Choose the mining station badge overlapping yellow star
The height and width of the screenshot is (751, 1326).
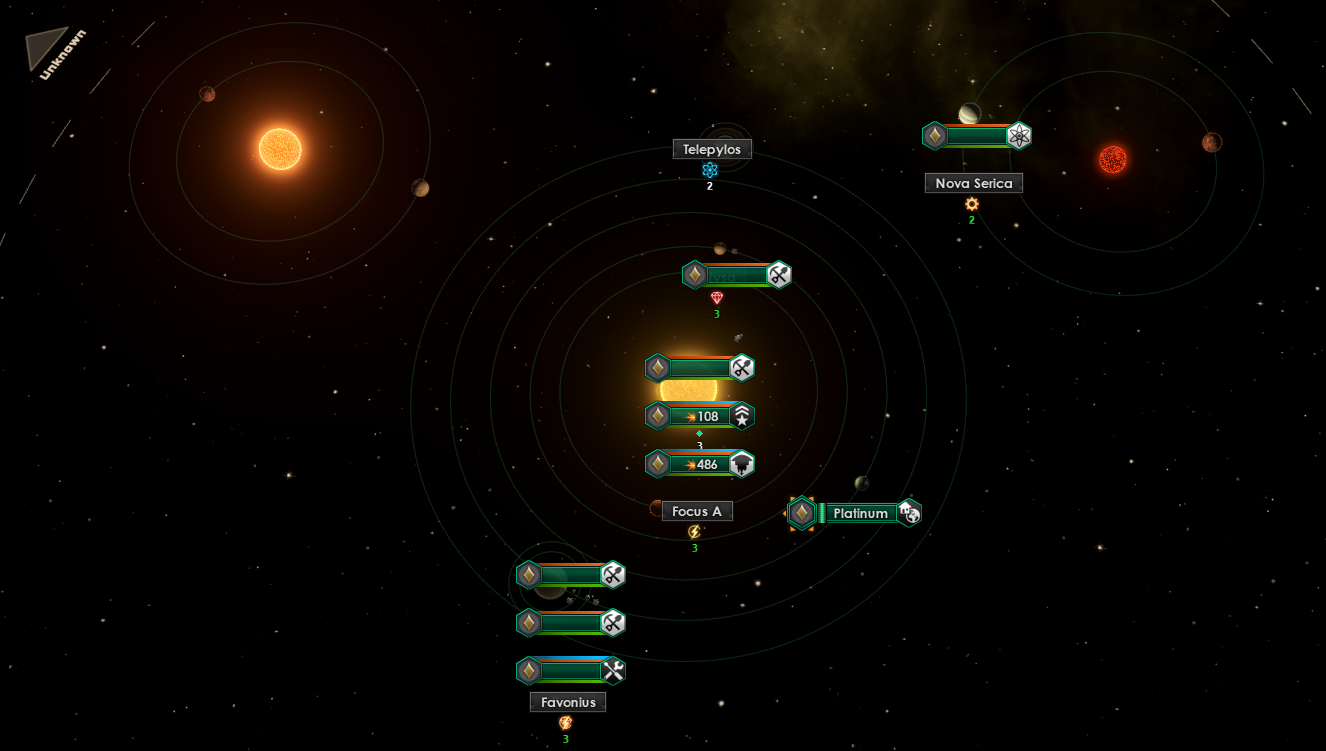pyautogui.click(x=700, y=368)
